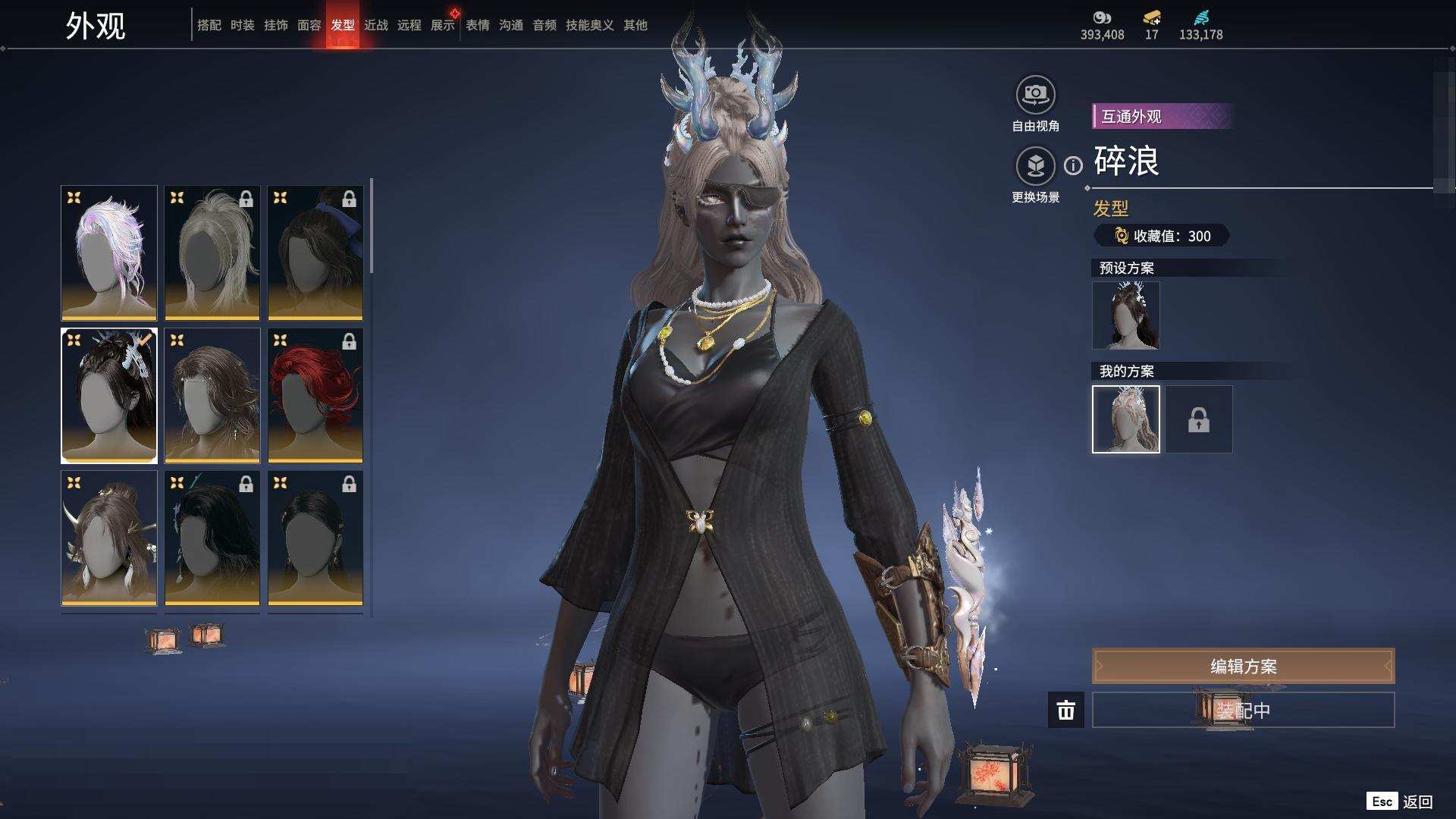Select the black hair with antler ornament
Screen dimensions: 1456x819
(109, 395)
